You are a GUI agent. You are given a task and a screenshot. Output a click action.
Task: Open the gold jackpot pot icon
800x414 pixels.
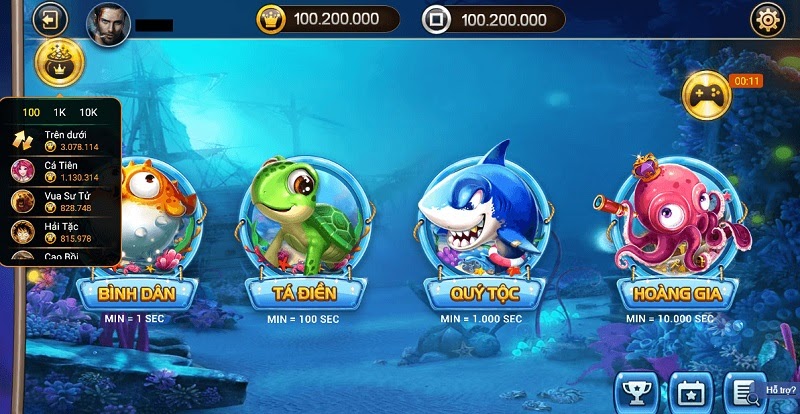(60, 63)
